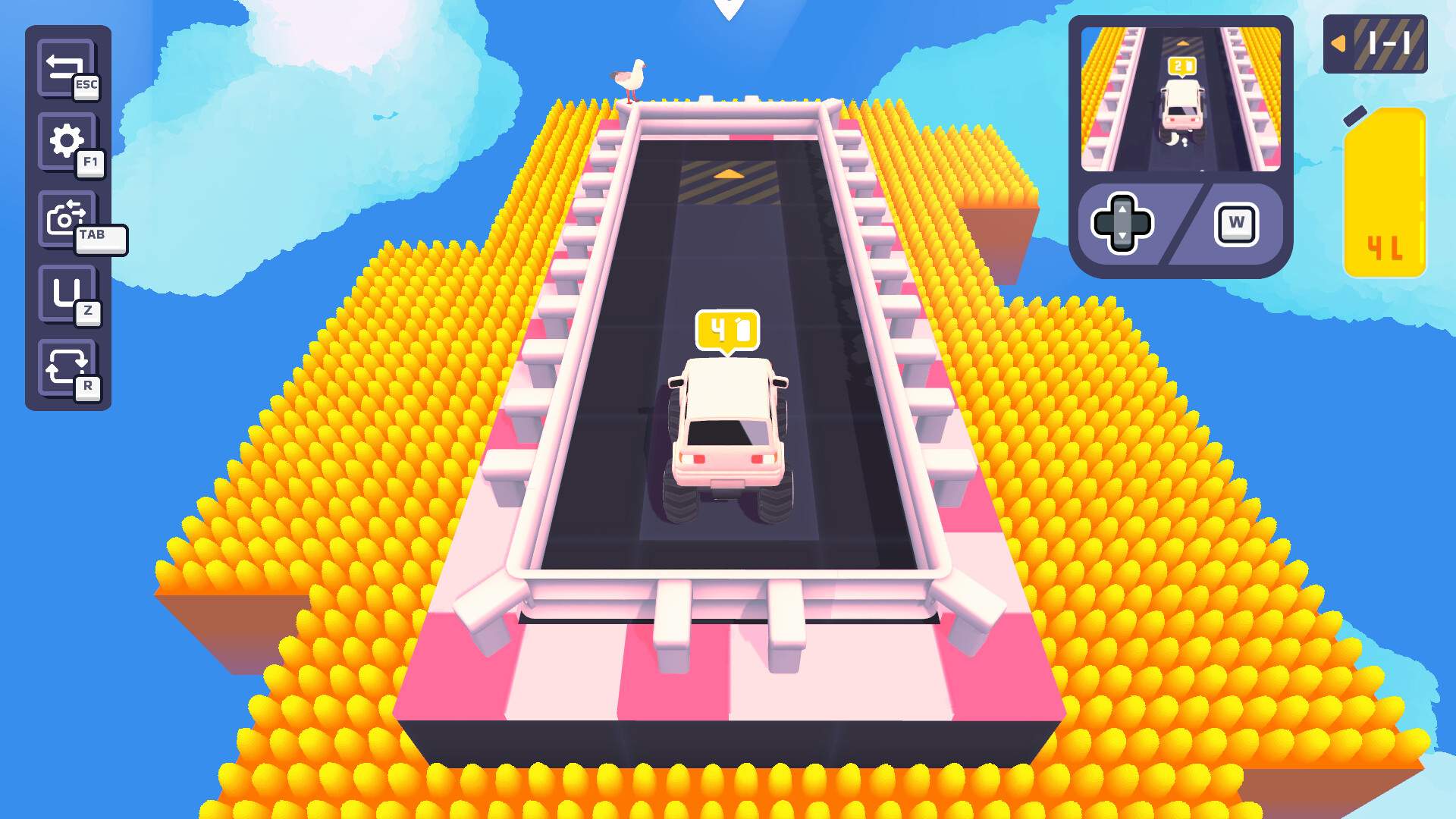
Task: Open the minimap preview thumbnail
Action: tap(1180, 99)
